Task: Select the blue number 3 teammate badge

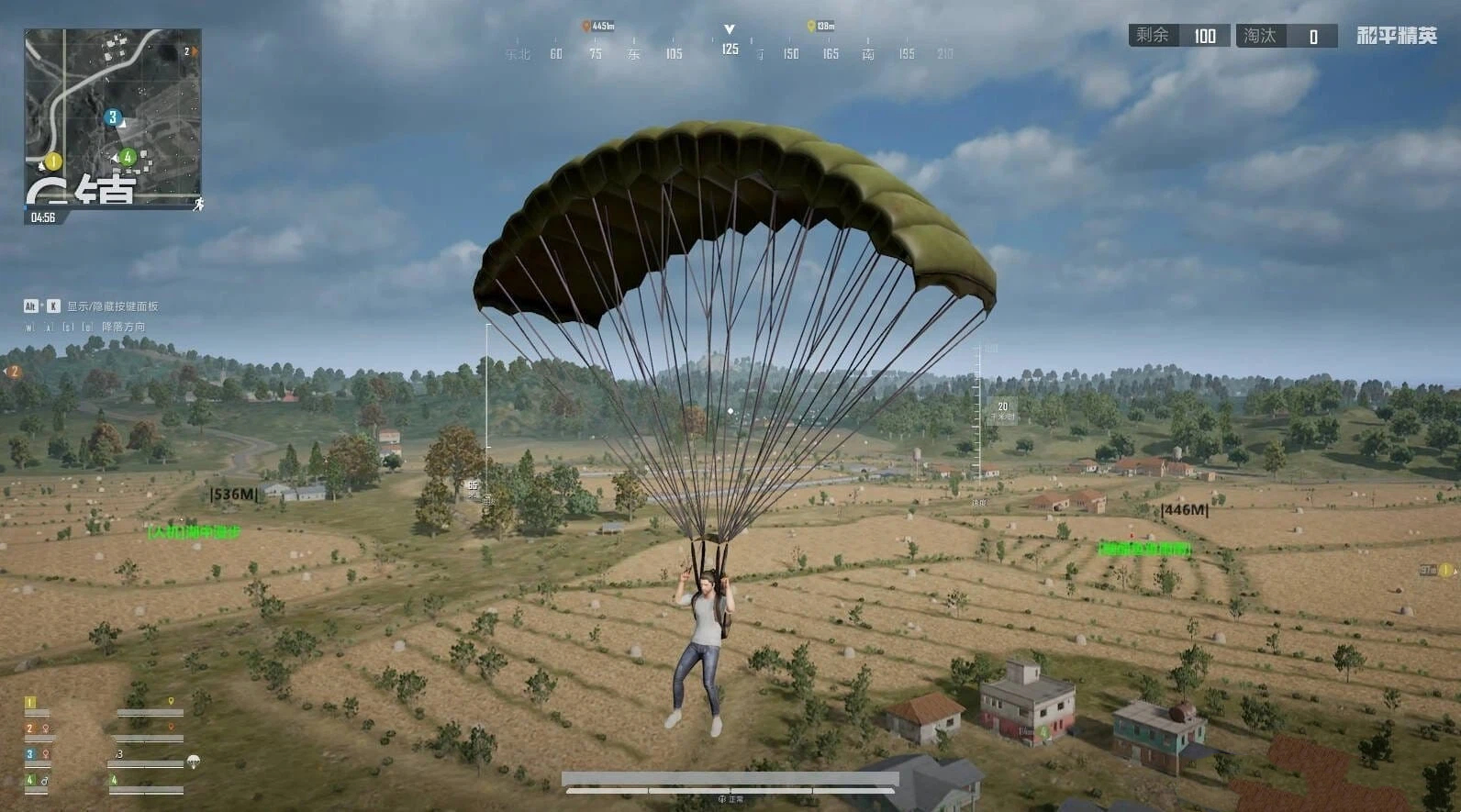Action: coord(29,754)
